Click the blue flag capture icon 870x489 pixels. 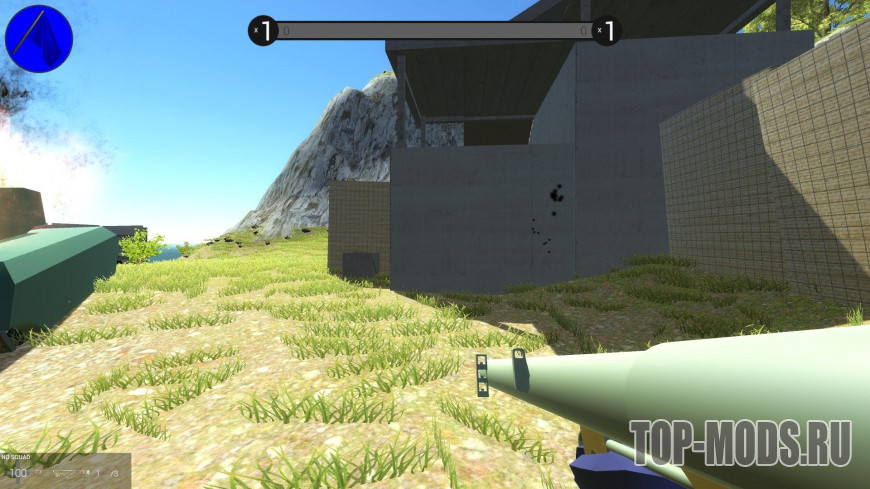39,38
